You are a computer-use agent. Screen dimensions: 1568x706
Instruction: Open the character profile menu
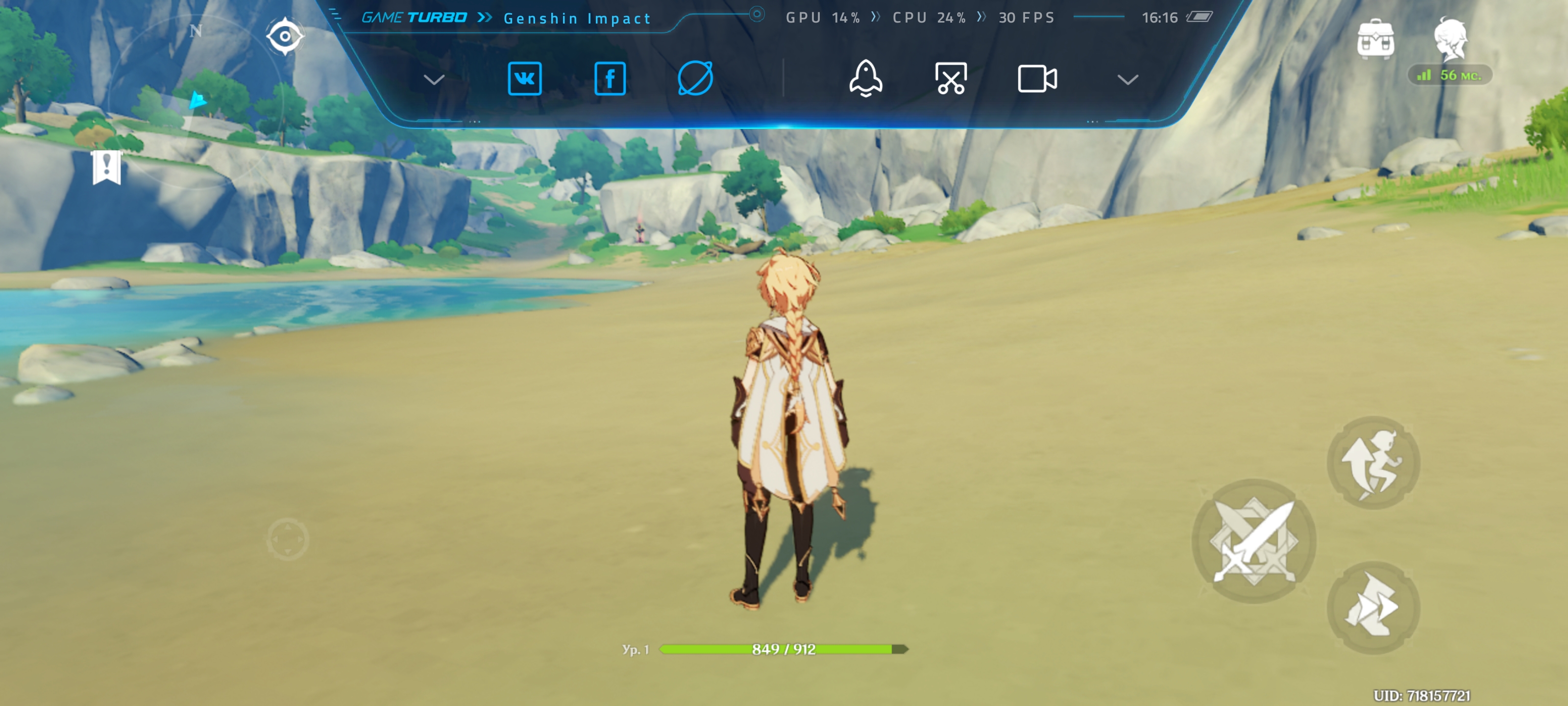pyautogui.click(x=1450, y=39)
